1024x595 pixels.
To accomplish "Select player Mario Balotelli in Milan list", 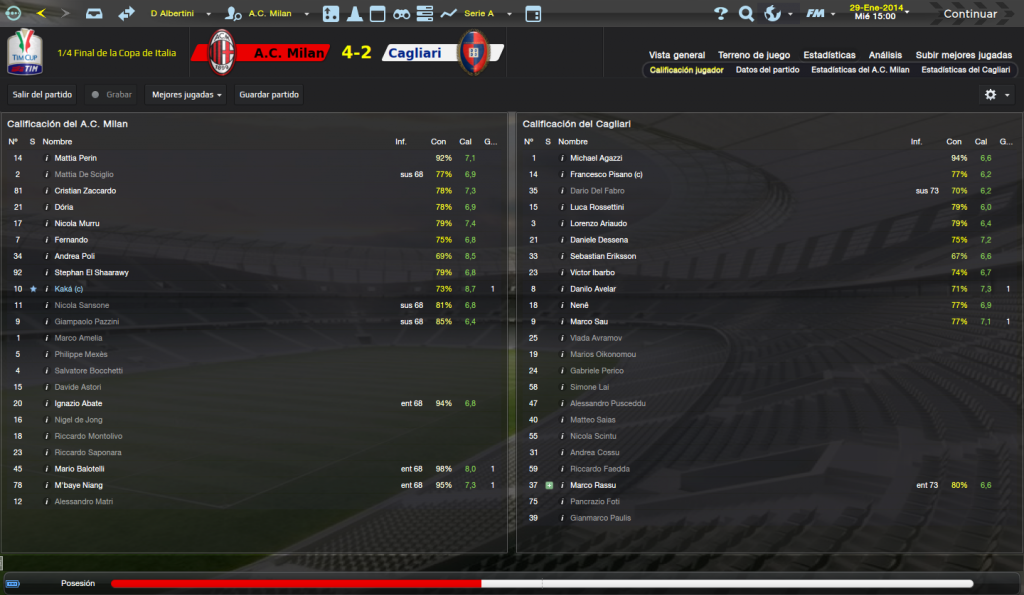I will pos(80,469).
